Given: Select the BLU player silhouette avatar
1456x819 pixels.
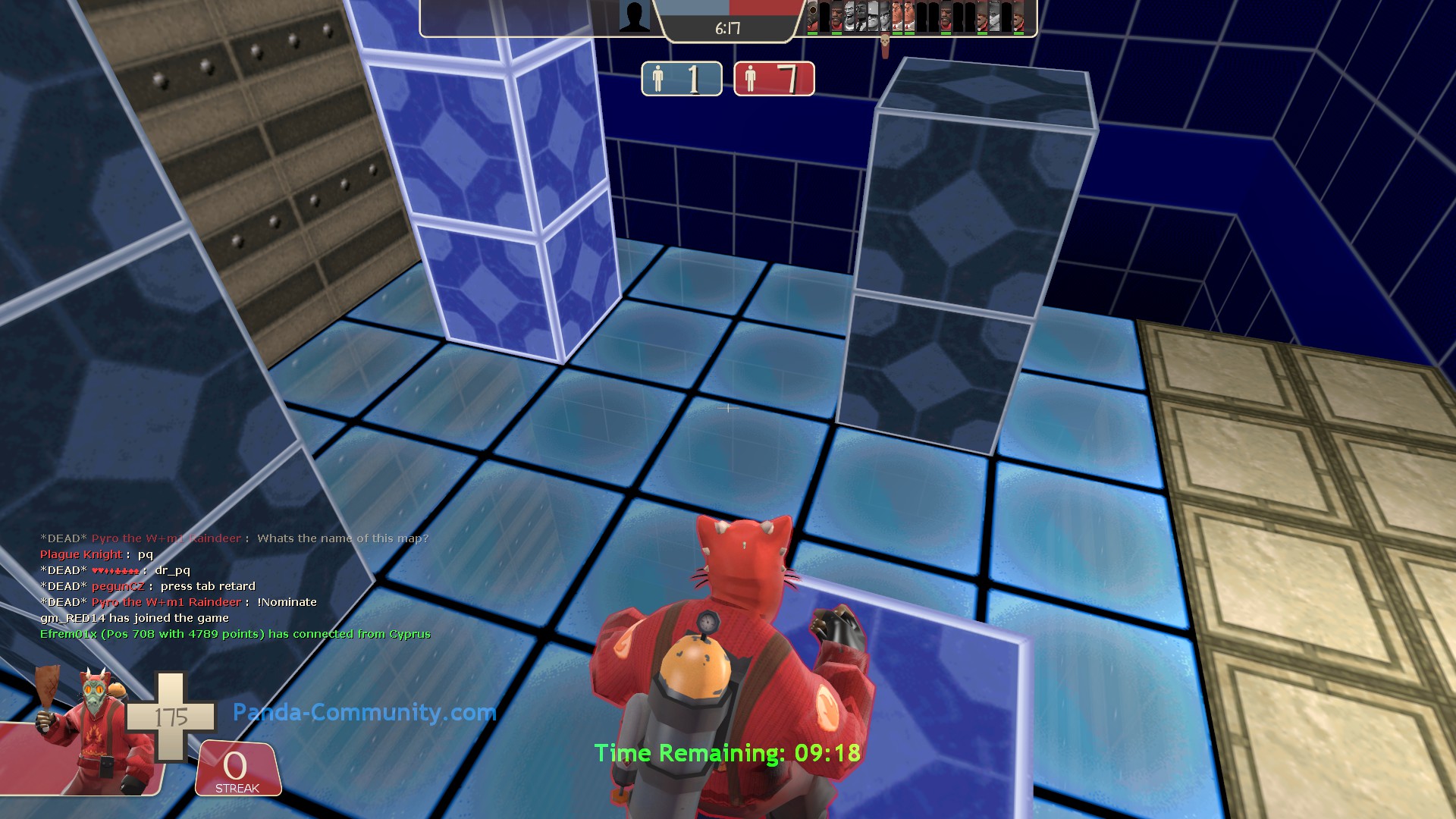Looking at the screenshot, I should (634, 17).
